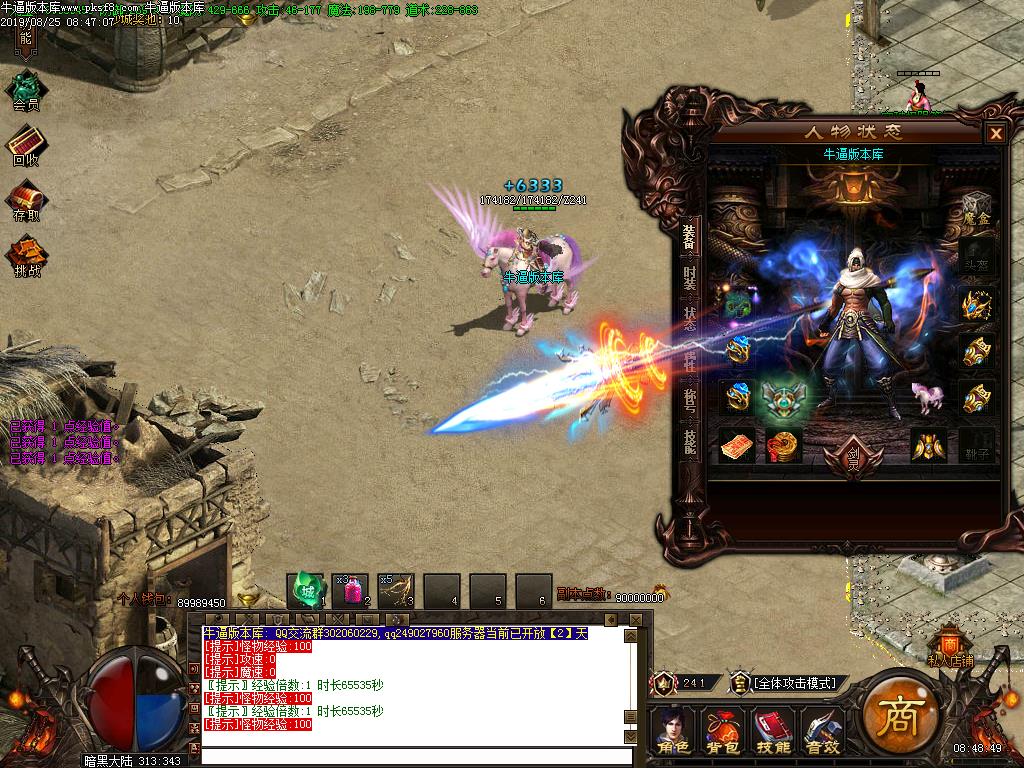1024x768 pixels.
Task: Switch to the 装备 equipment tab
Action: pos(689,238)
